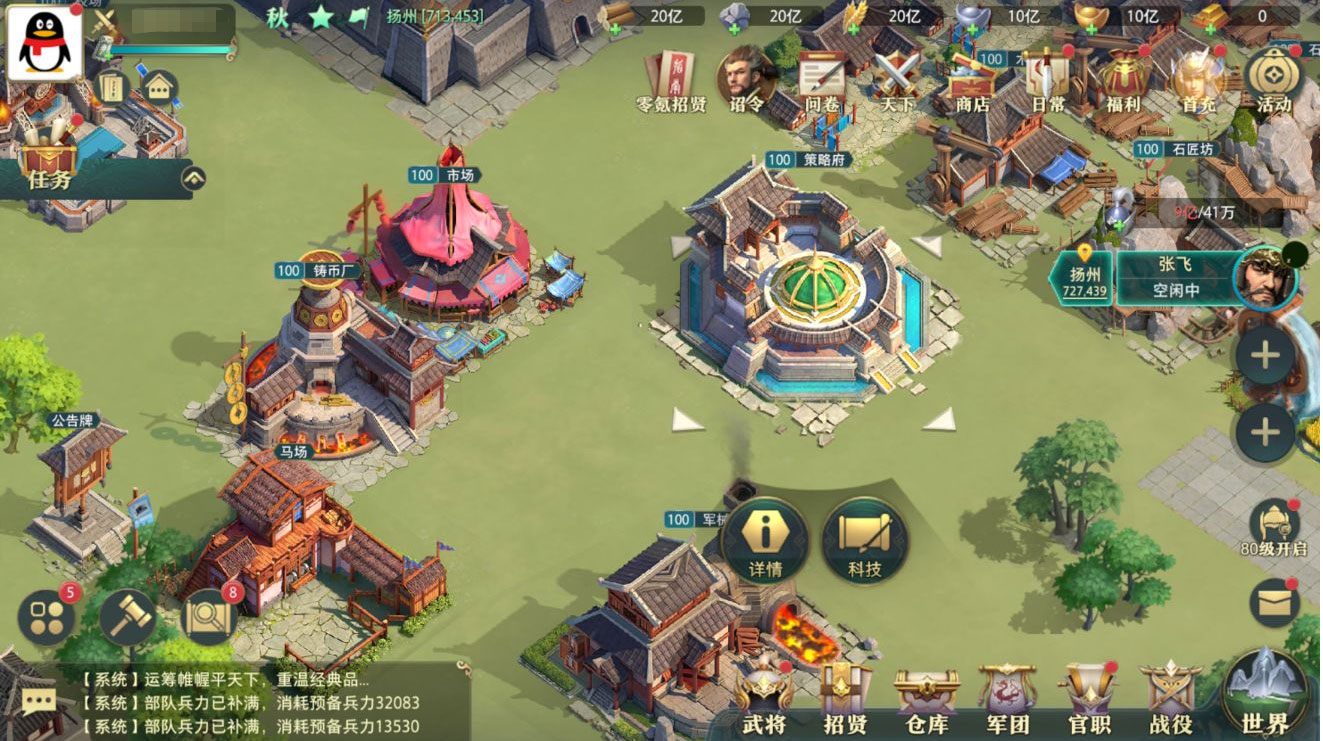Open the 商店 shop icon
1323x741 pixels.
click(972, 79)
